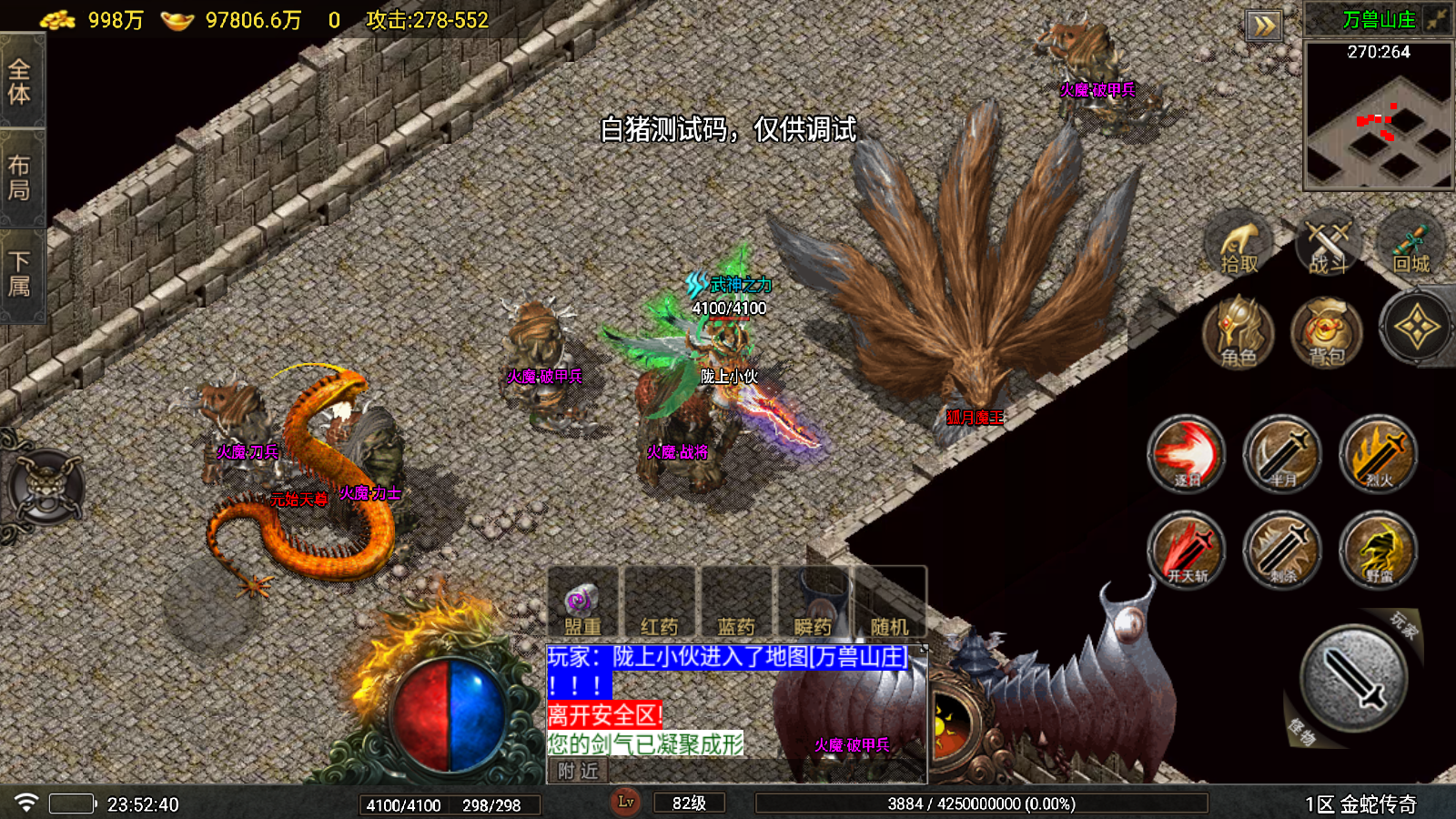This screenshot has width=1456, height=819.
Task: Switch to the 布局 side tab
Action: point(20,177)
